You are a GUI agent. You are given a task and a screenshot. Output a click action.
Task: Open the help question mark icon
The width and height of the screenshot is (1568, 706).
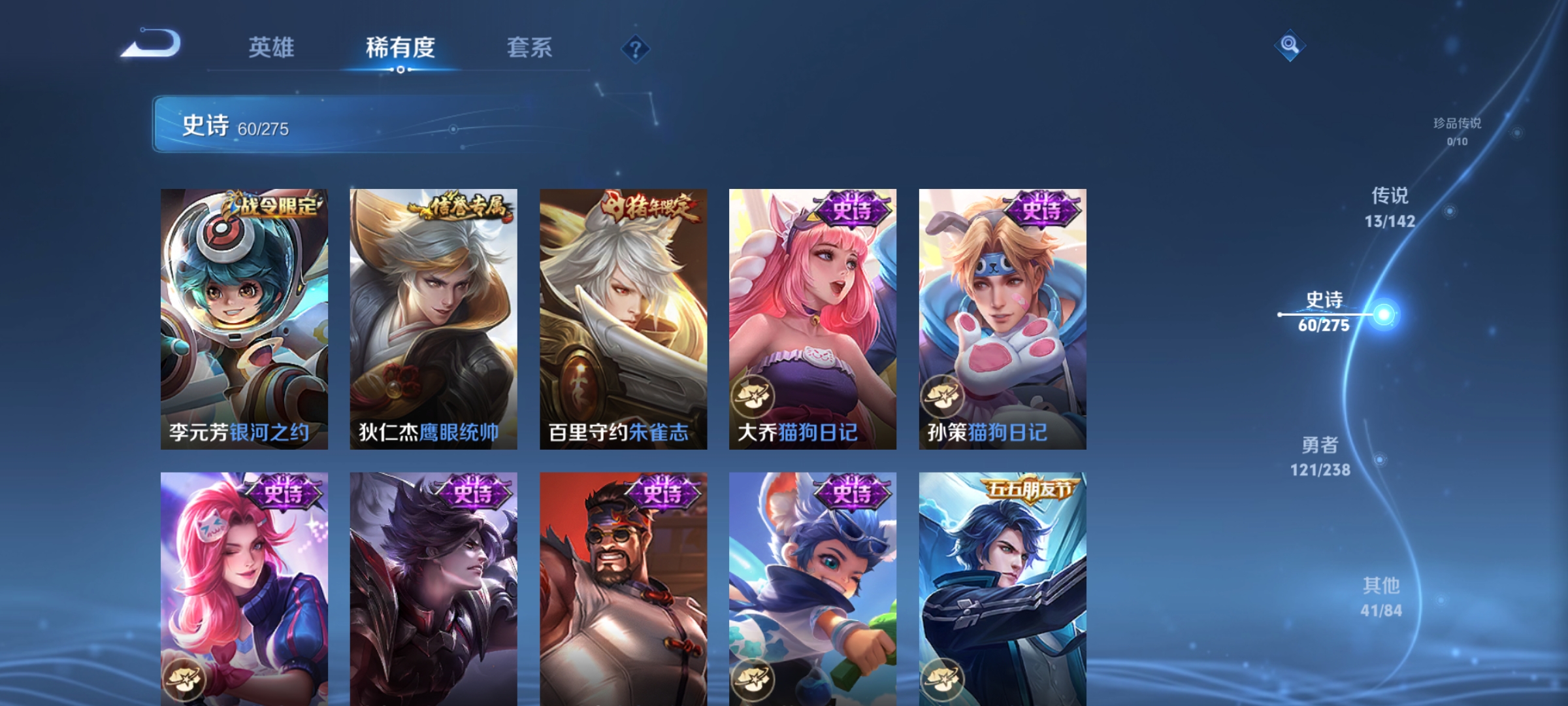coord(636,50)
